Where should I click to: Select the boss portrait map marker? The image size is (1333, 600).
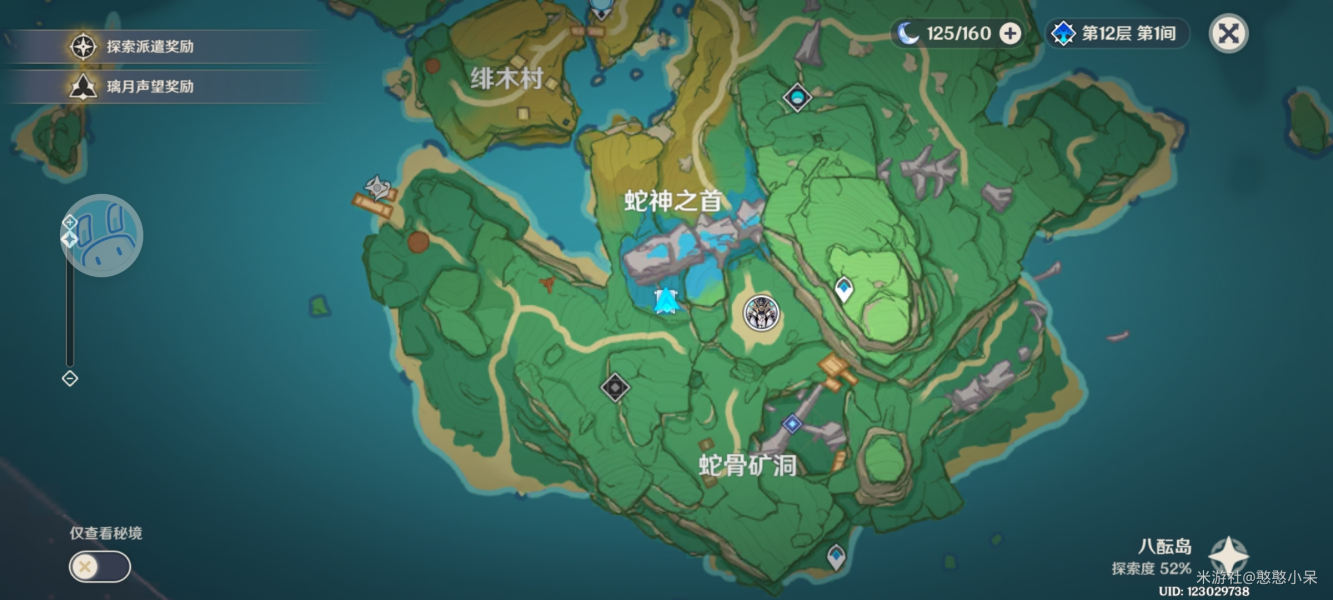pyautogui.click(x=763, y=314)
